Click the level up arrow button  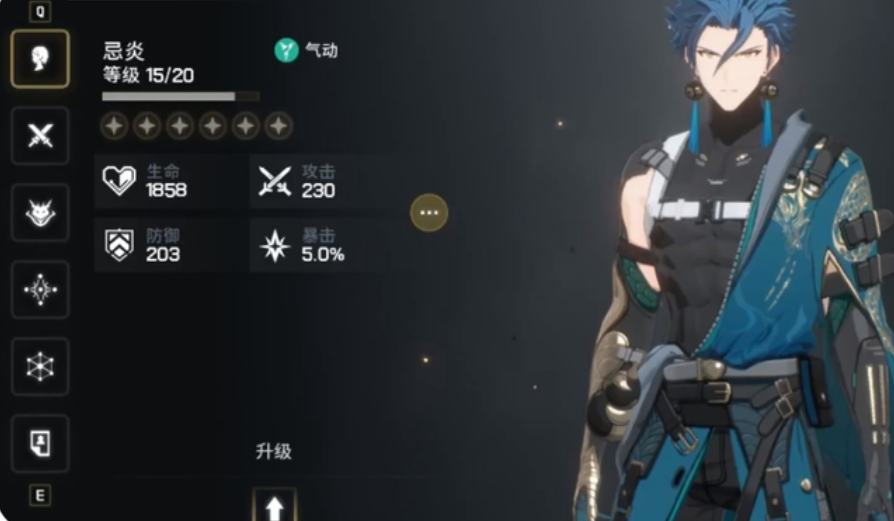274,506
